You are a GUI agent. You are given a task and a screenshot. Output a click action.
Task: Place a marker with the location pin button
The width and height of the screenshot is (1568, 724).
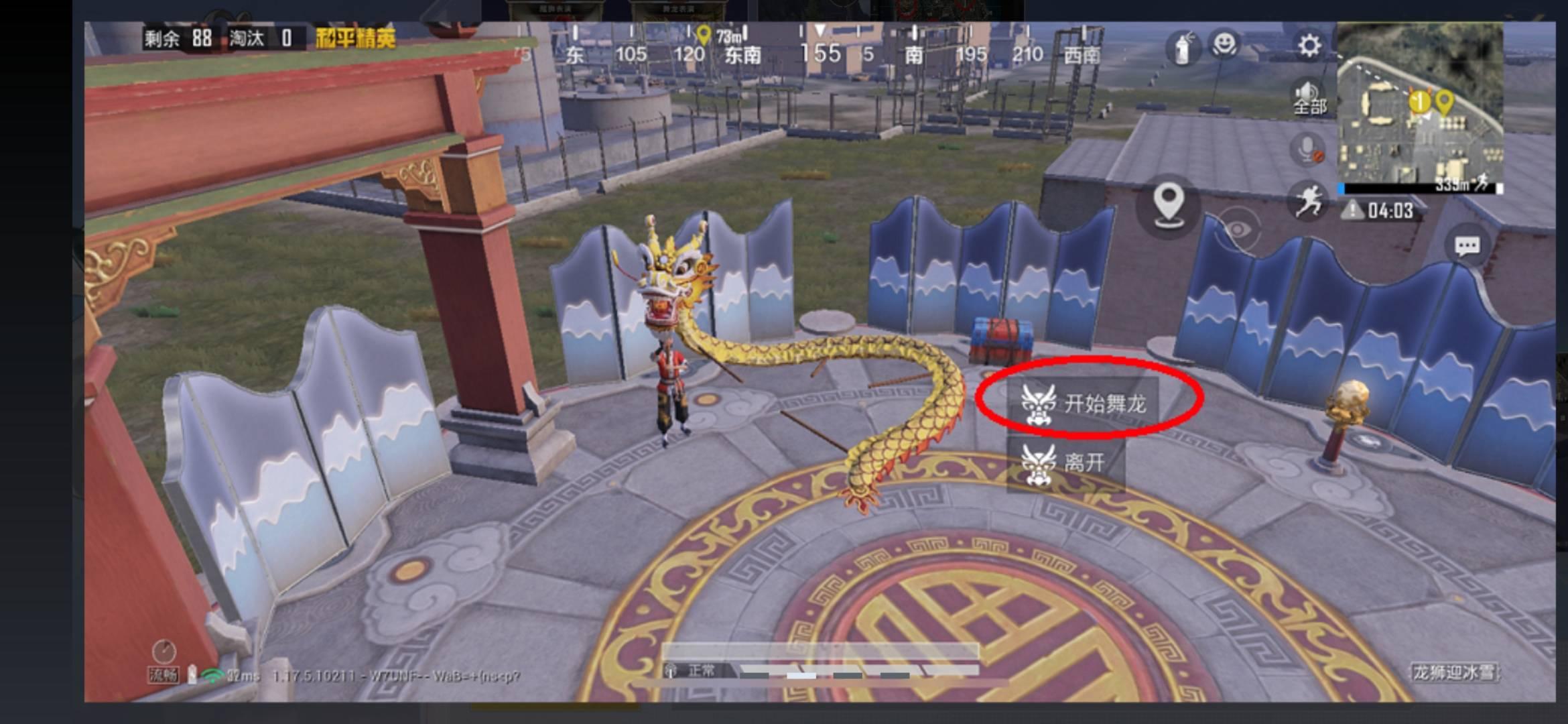click(1169, 203)
